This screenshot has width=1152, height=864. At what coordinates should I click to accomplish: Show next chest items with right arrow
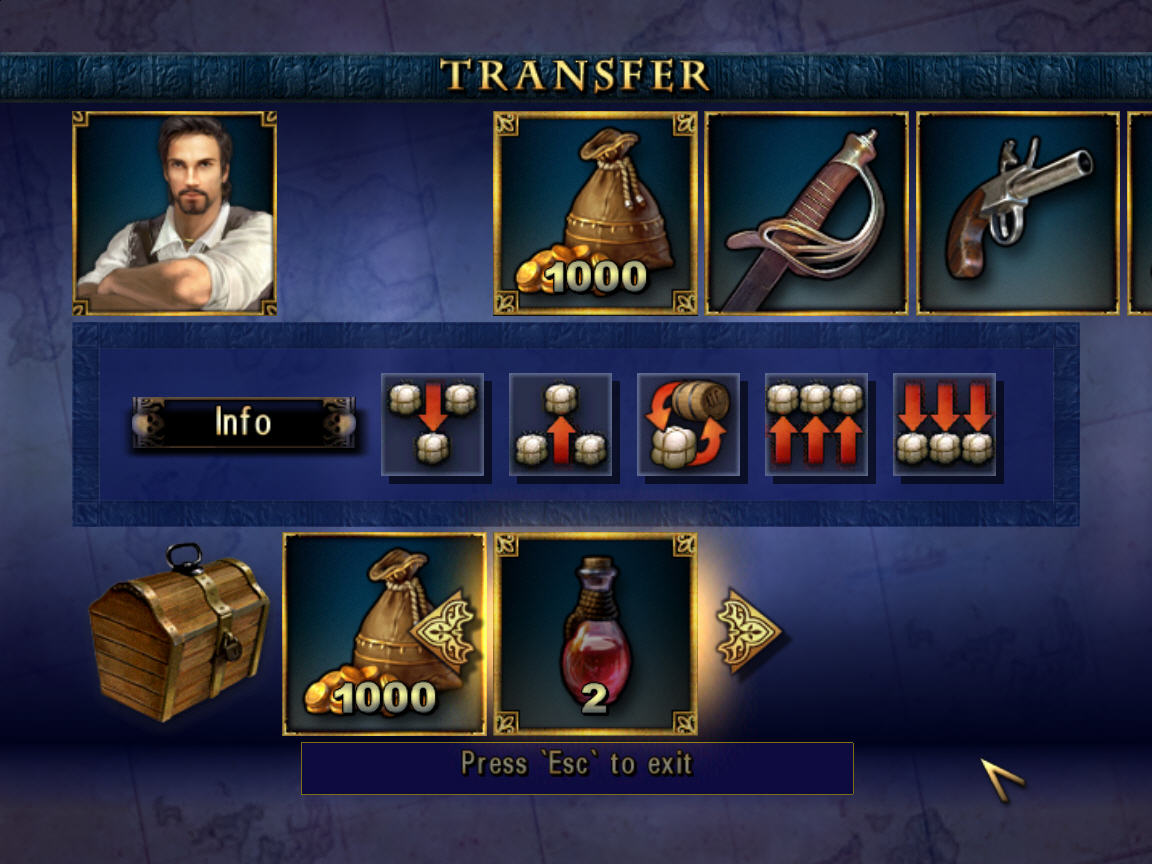click(x=749, y=631)
